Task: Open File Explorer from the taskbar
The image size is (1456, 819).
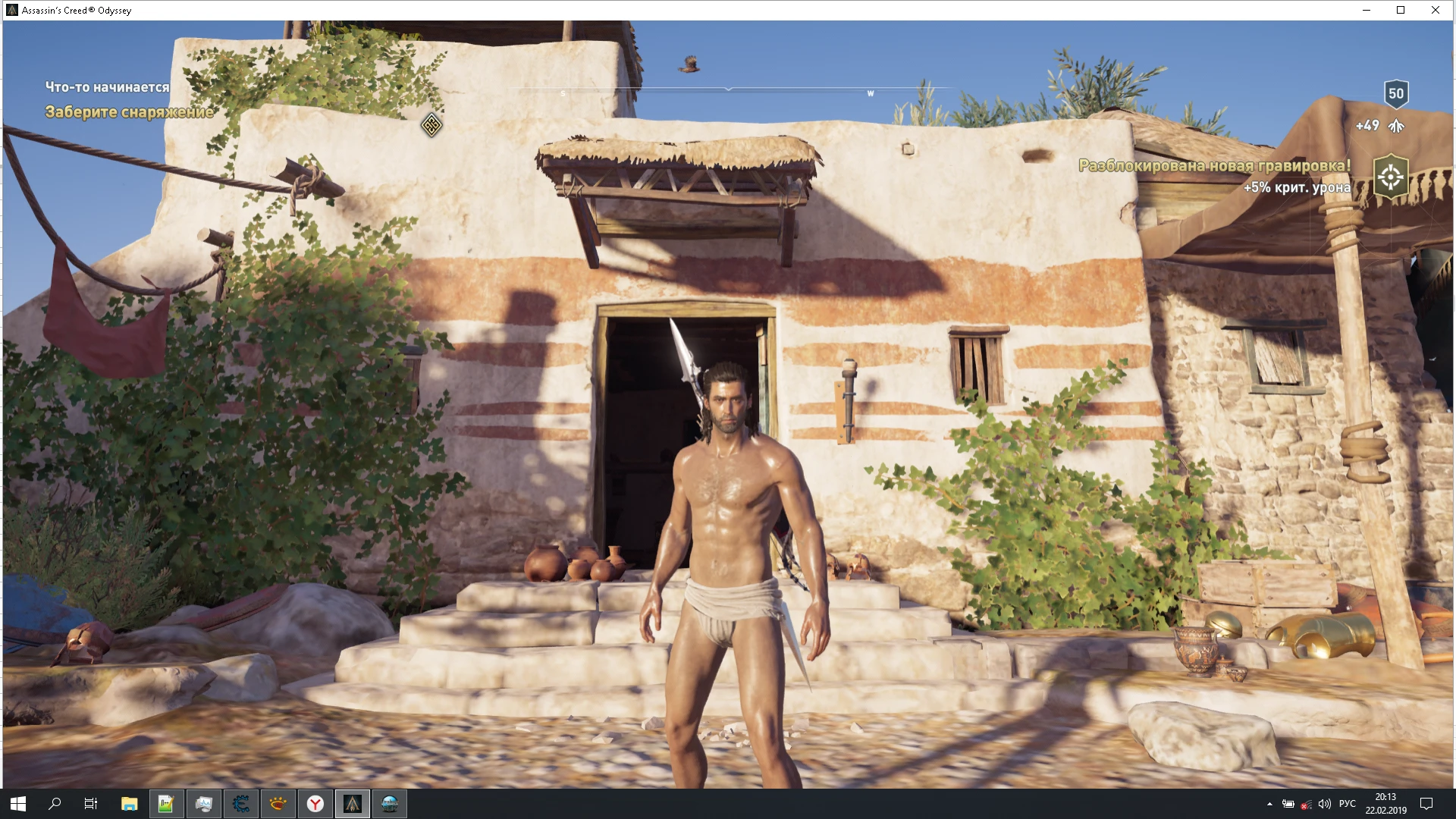Action: [129, 805]
